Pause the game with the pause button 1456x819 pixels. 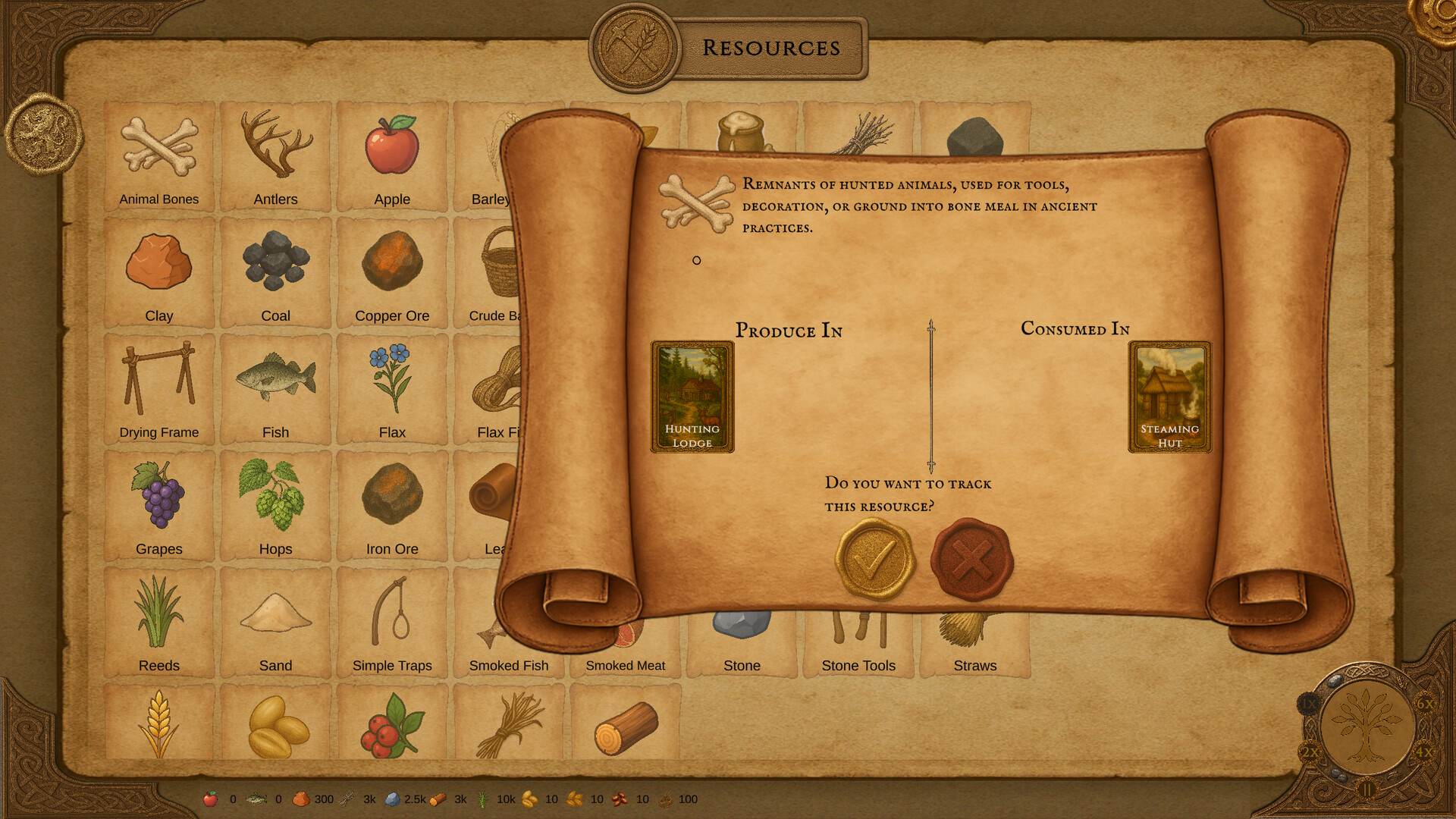point(1367,789)
